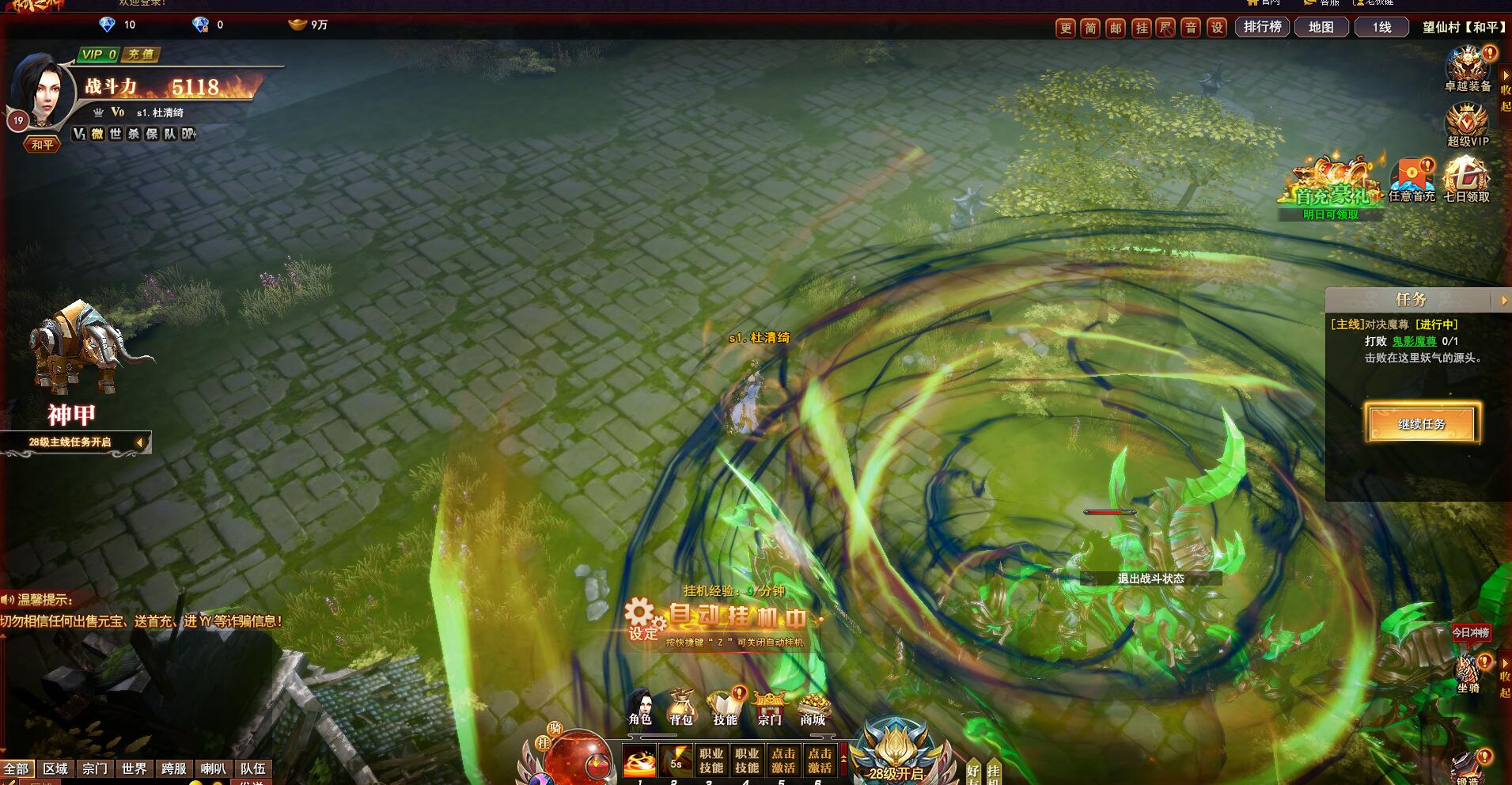Open the 技能 skills menu
Image resolution: width=1512 pixels, height=785 pixels.
725,707
